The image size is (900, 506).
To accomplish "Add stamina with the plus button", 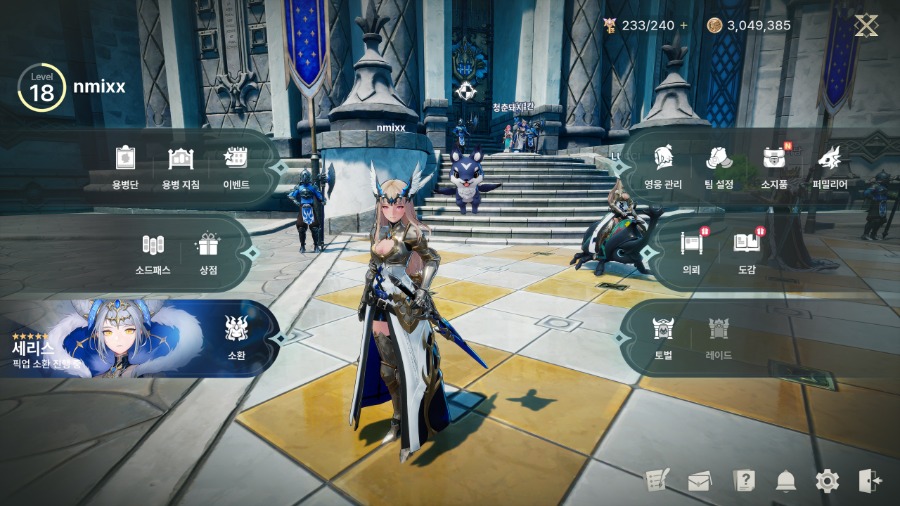I will coord(684,26).
